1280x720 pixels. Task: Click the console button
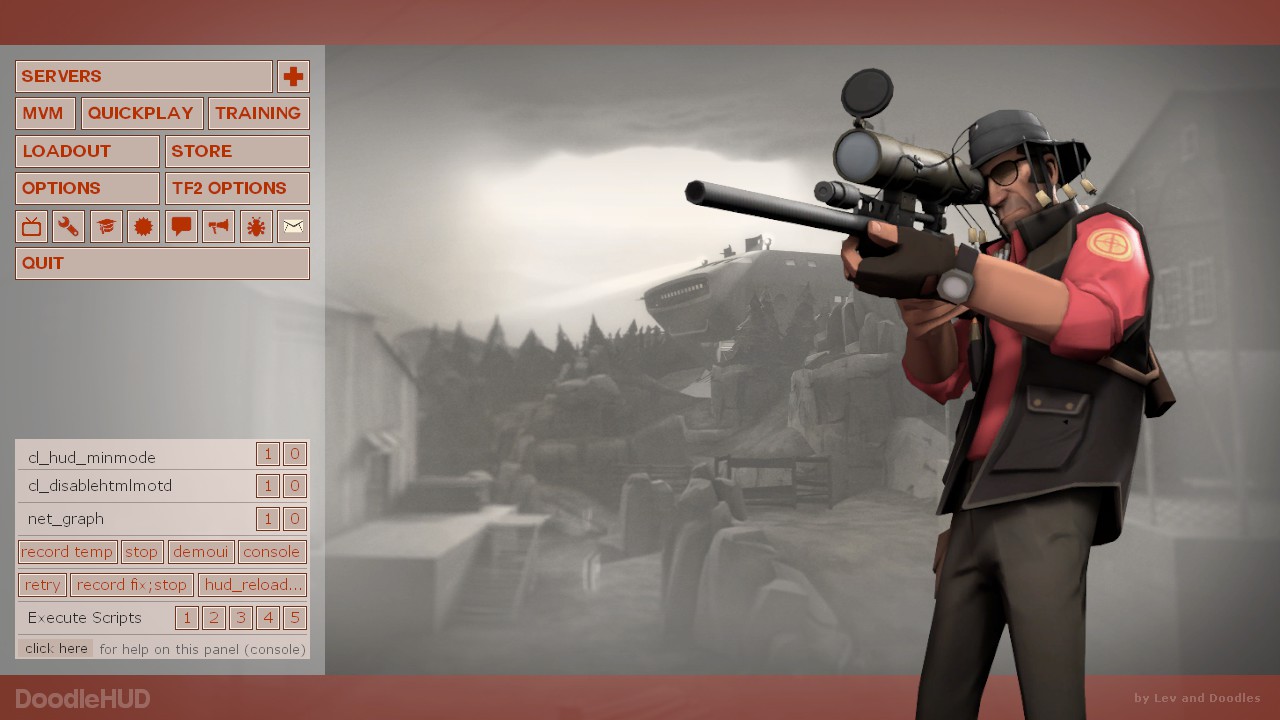[271, 552]
